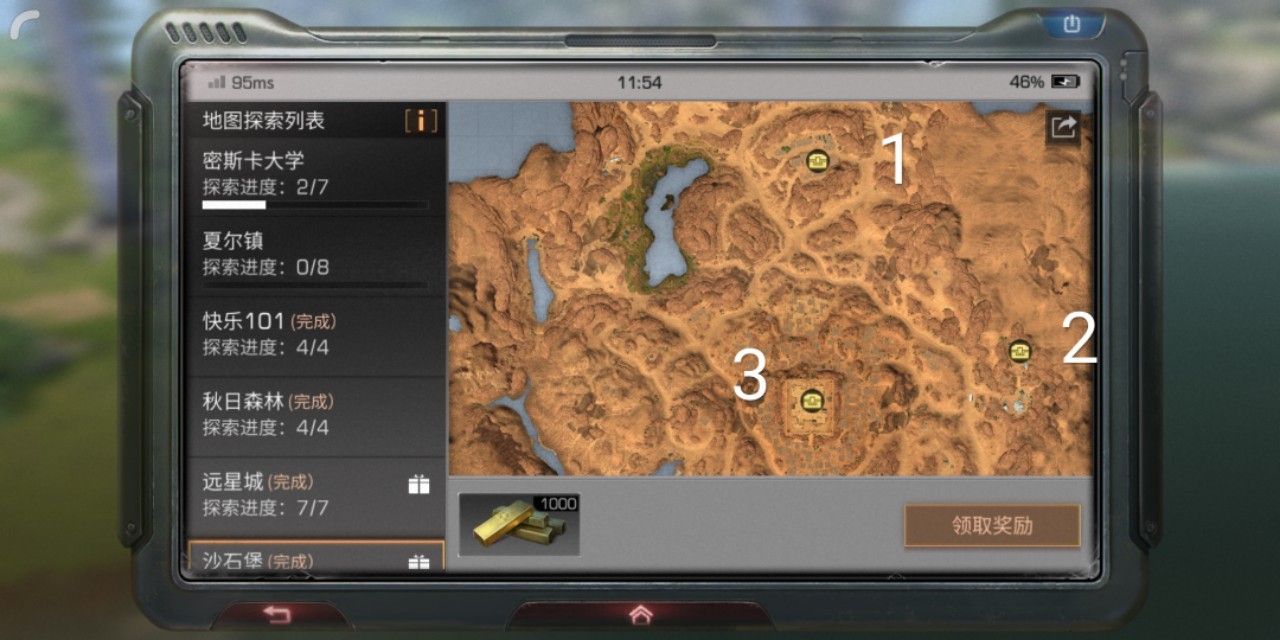Inspect the 1000 gold bars reward
This screenshot has height=640, width=1280.
(x=519, y=523)
